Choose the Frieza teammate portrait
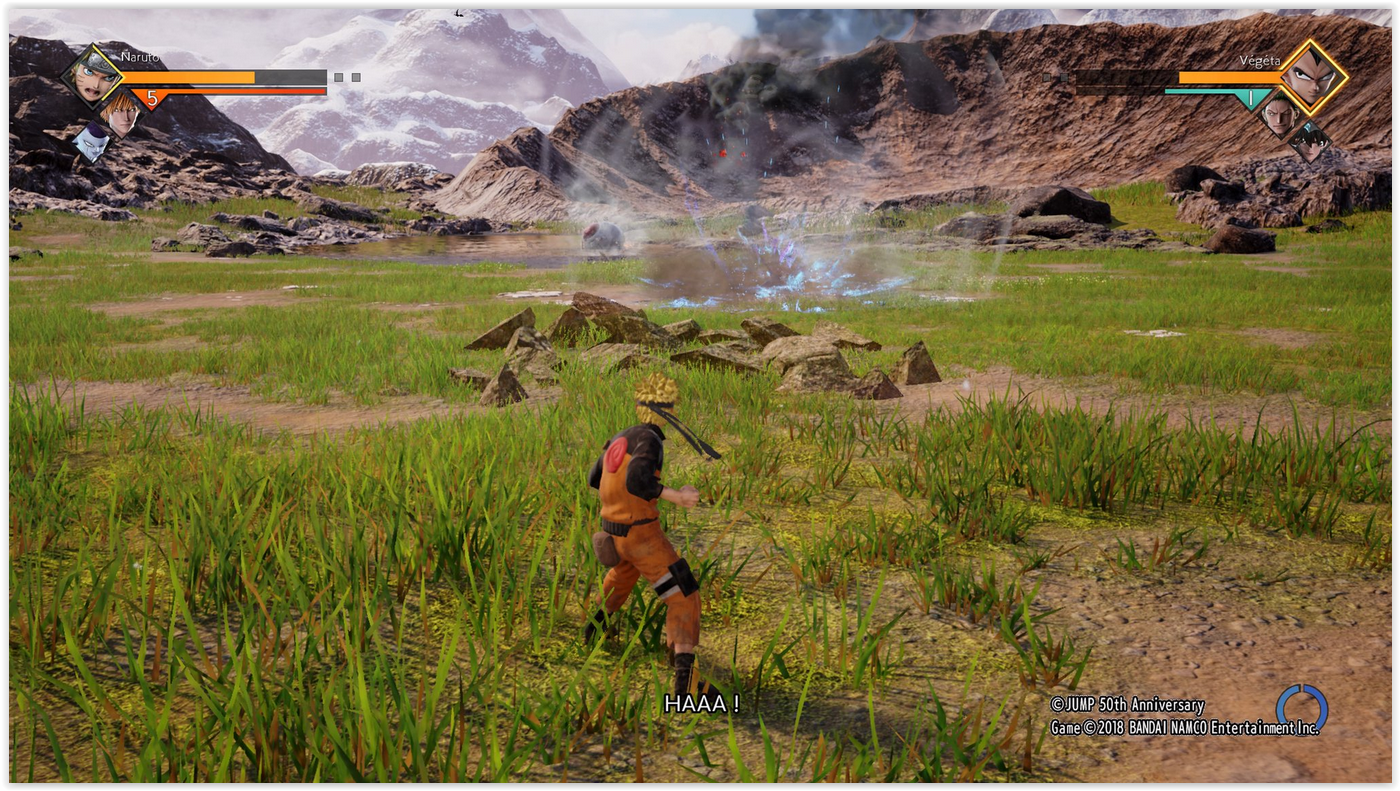Screen dimensions: 1400x791 [x=91, y=141]
